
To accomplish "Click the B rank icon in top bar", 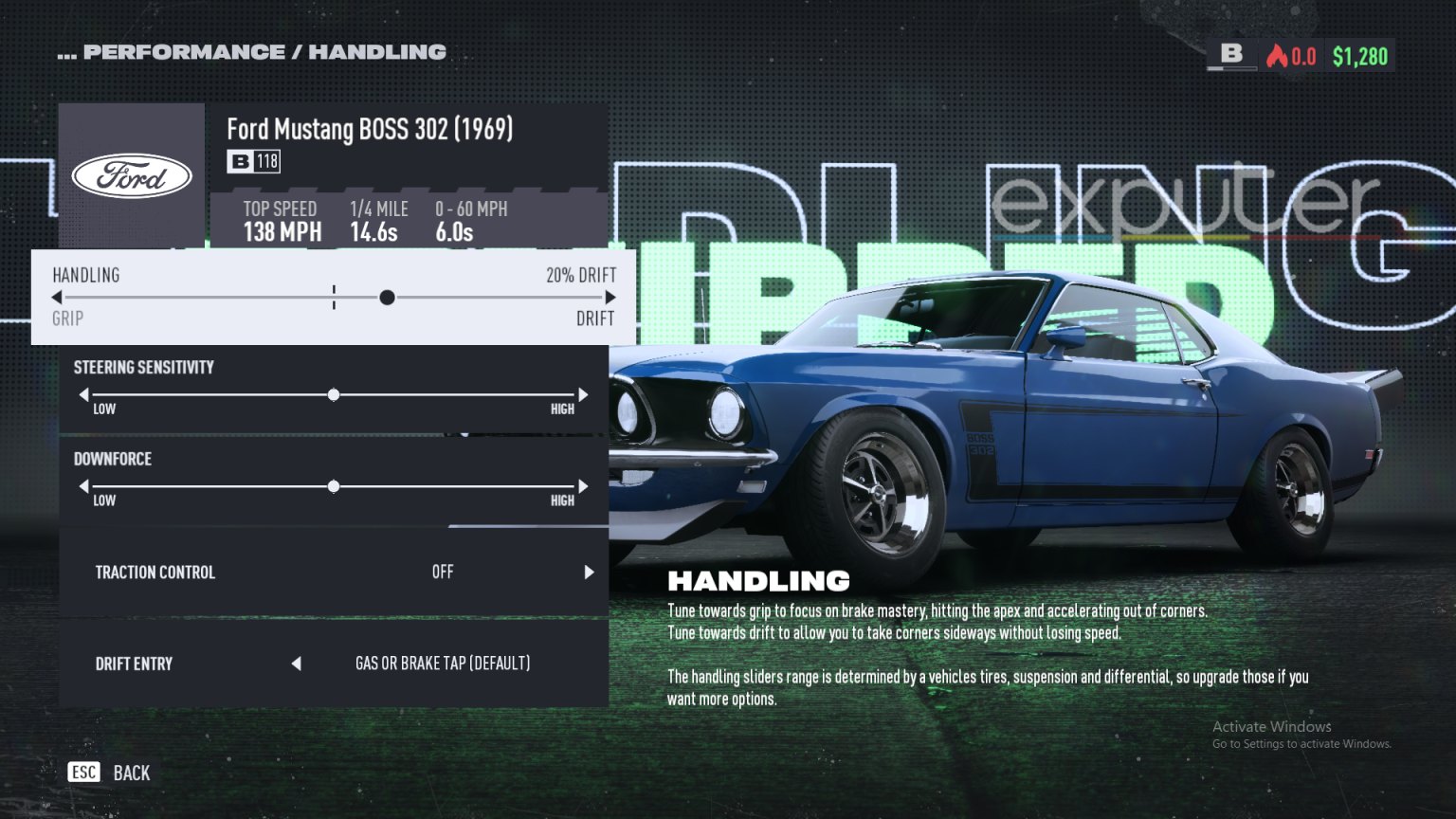I will [x=1232, y=54].
